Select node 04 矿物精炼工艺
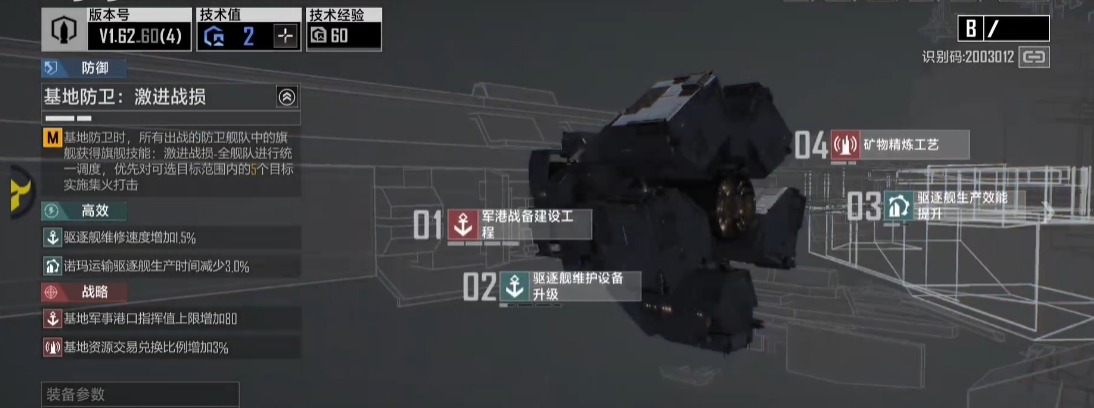Image resolution: width=1094 pixels, height=408 pixels. pos(899,145)
